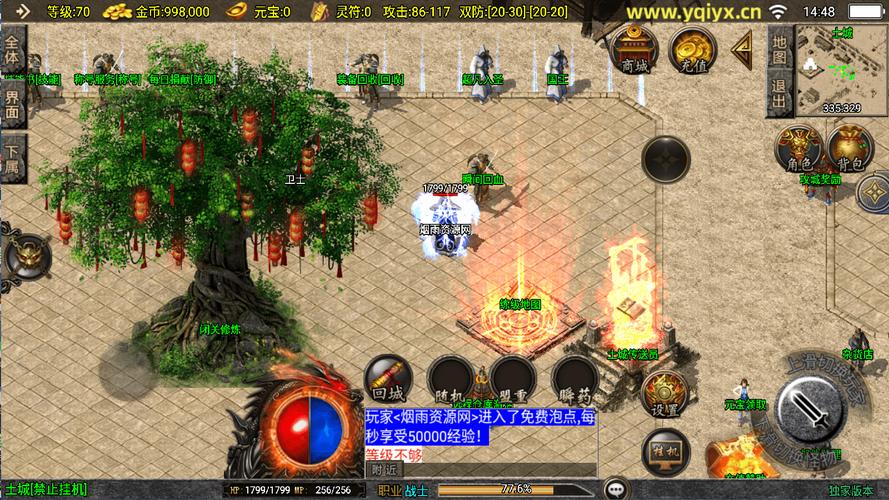Image resolution: width=889 pixels, height=500 pixels.
Task: Open the 设置 settings
Action: 665,394
